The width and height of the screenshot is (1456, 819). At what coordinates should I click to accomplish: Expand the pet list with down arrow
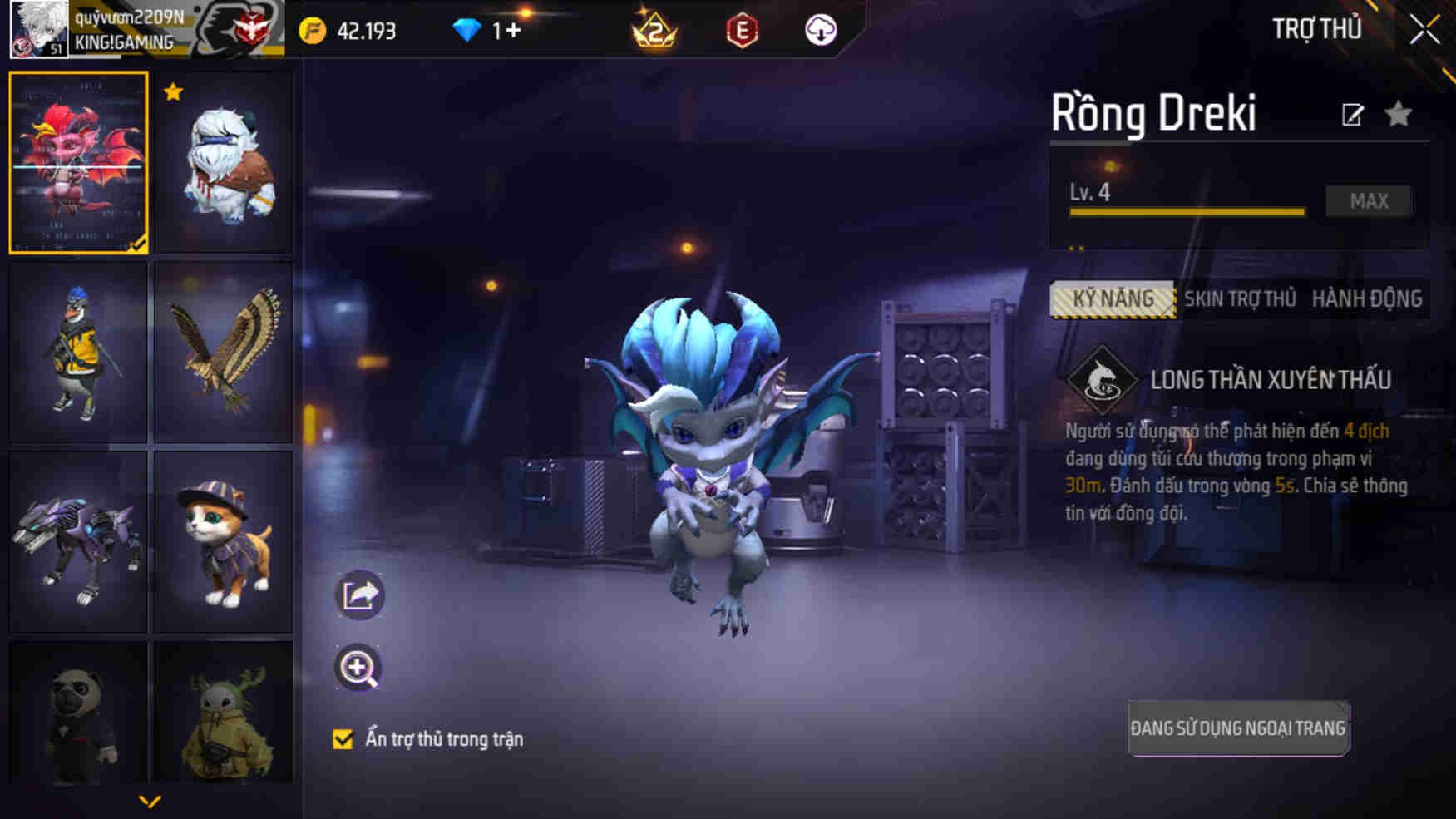click(x=150, y=802)
